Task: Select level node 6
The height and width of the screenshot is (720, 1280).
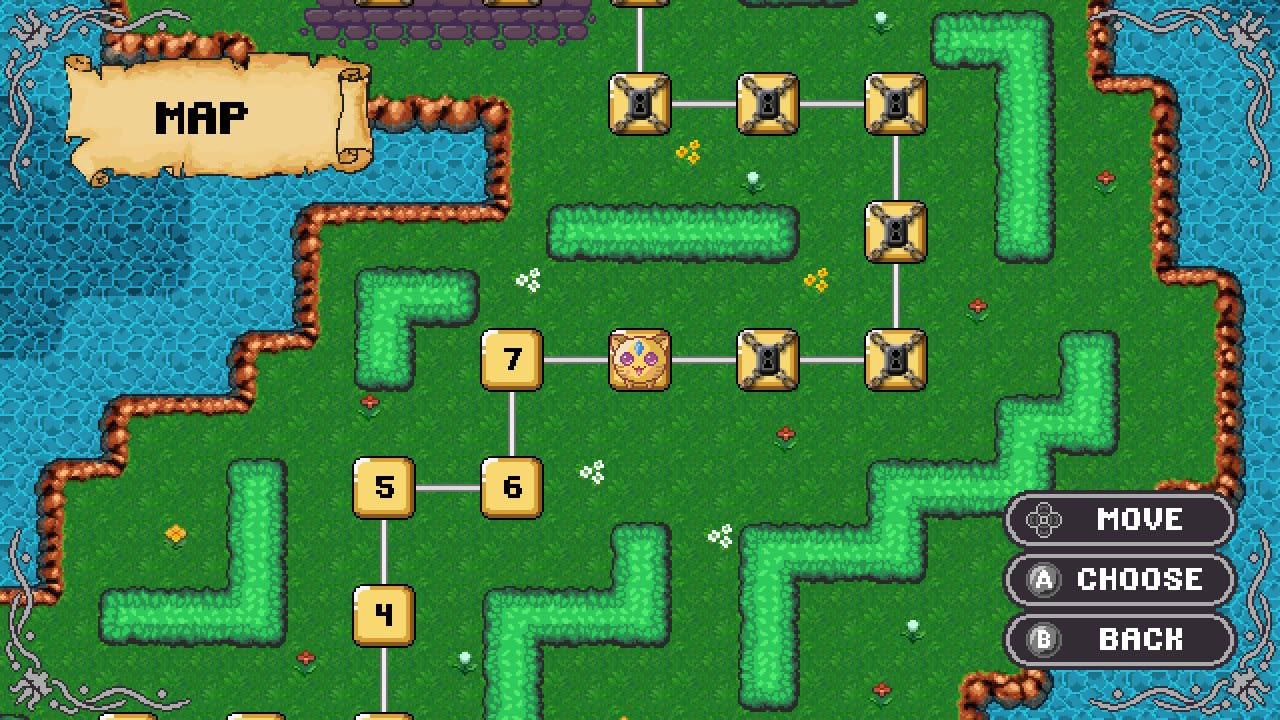Action: (512, 489)
